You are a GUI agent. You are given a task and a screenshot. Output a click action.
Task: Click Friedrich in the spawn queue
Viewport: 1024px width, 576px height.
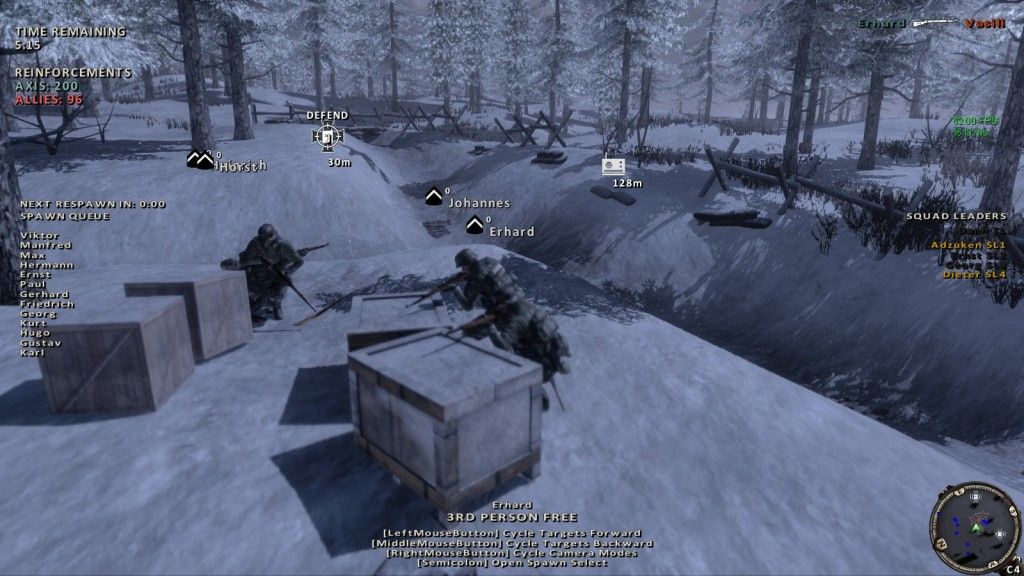point(45,304)
